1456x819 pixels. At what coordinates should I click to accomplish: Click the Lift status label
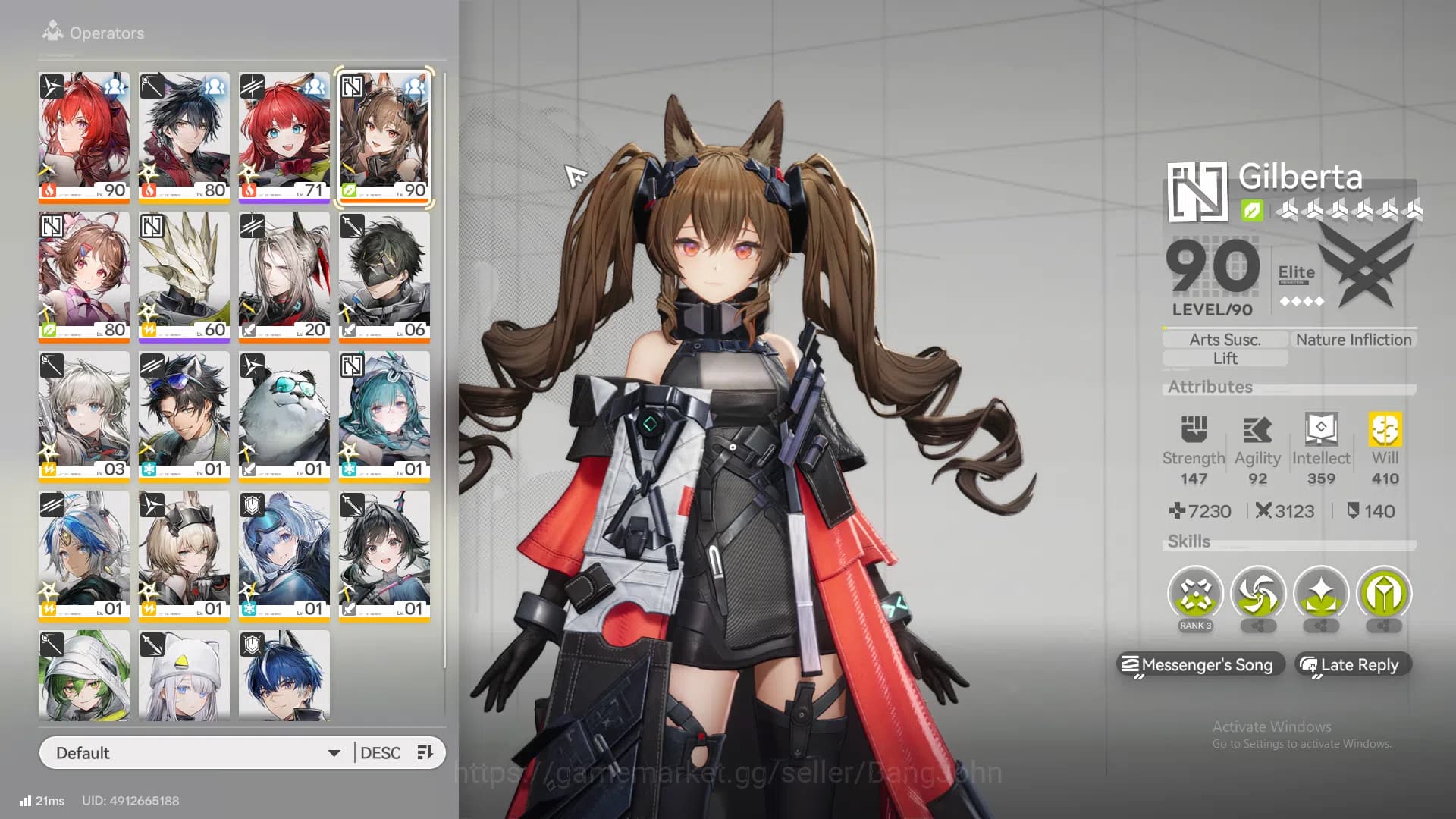1224,358
